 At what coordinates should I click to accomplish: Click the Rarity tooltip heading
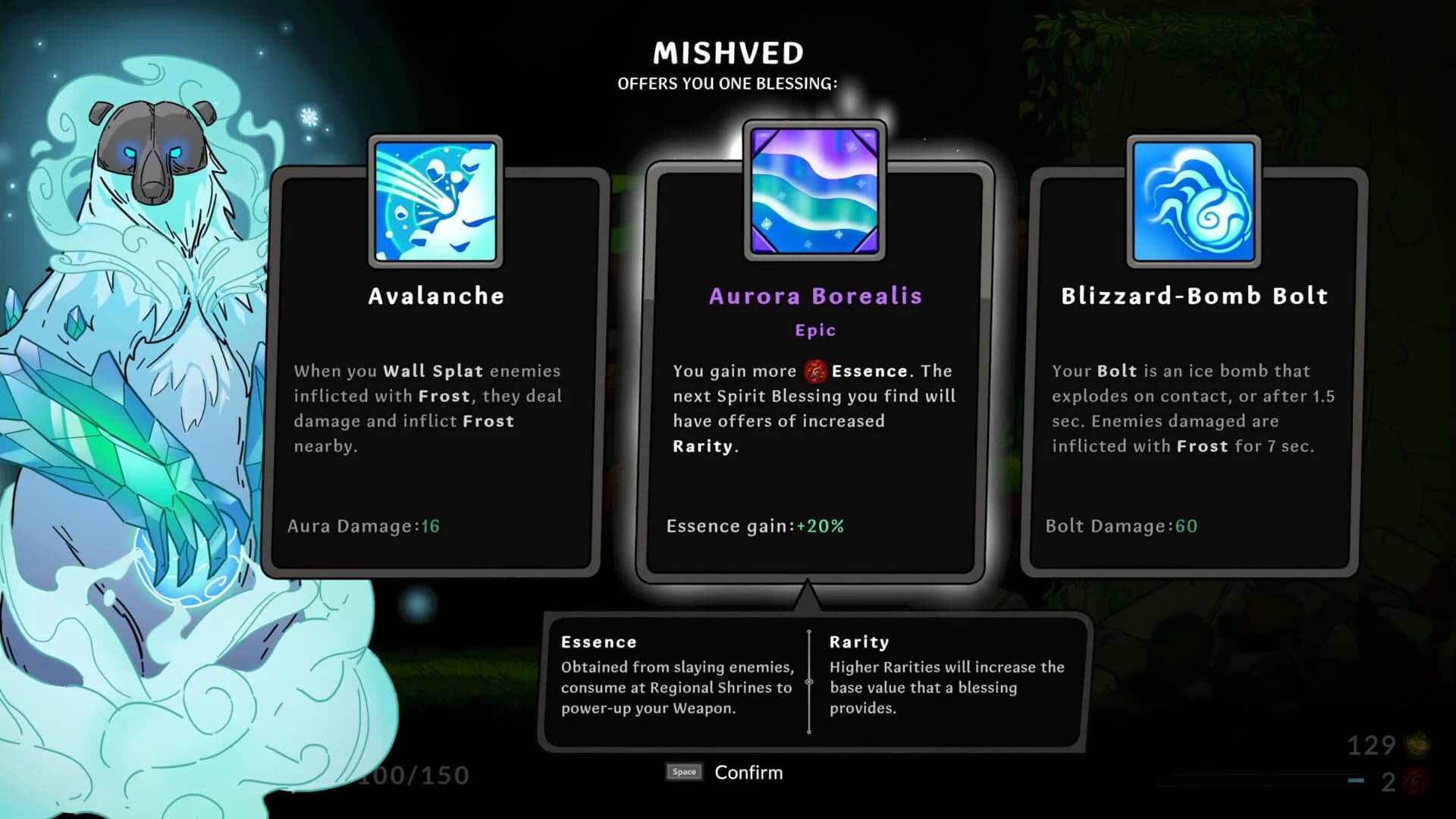pyautogui.click(x=859, y=642)
